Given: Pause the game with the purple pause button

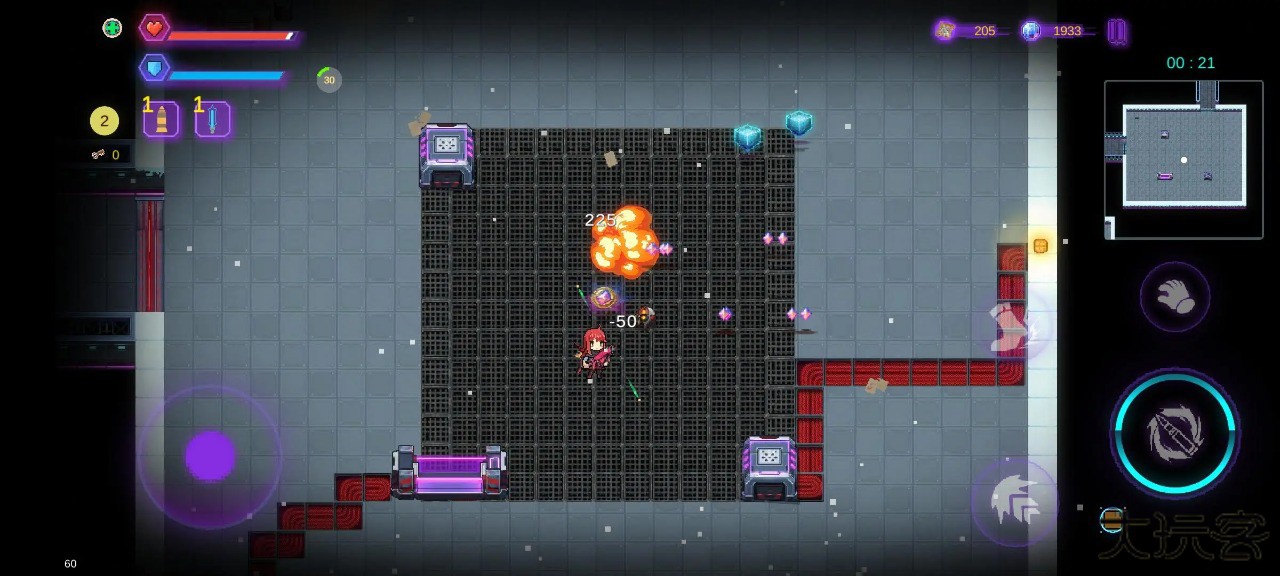Looking at the screenshot, I should point(1117,31).
